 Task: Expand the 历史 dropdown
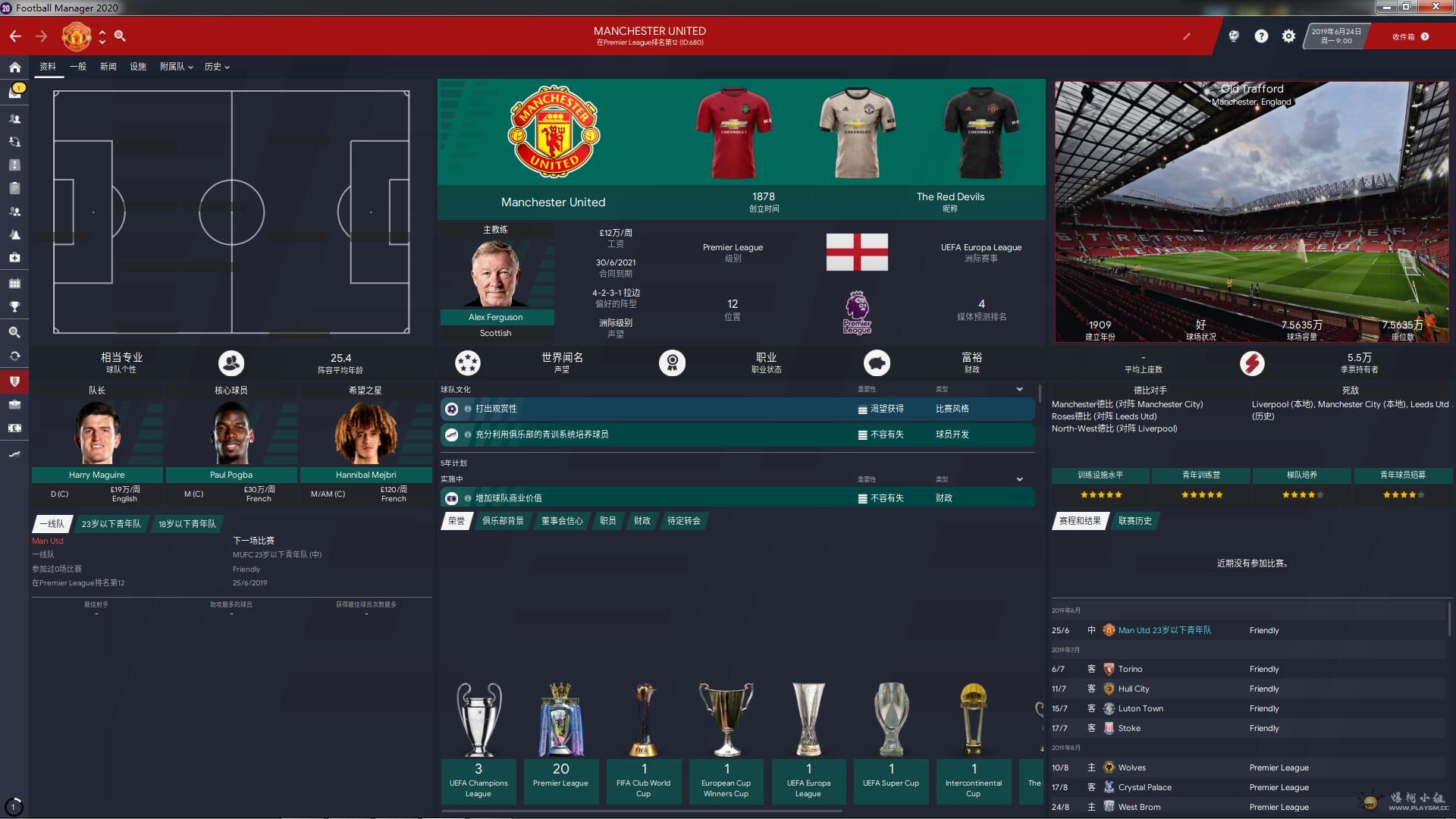pos(216,67)
